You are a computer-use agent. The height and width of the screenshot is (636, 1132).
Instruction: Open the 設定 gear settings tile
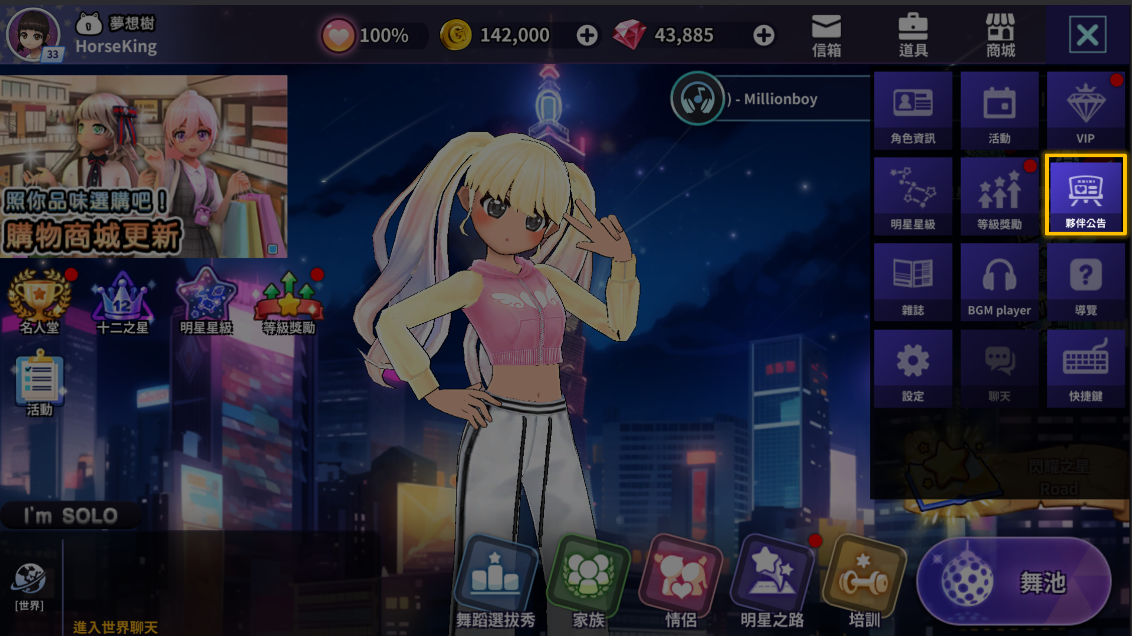pos(913,368)
